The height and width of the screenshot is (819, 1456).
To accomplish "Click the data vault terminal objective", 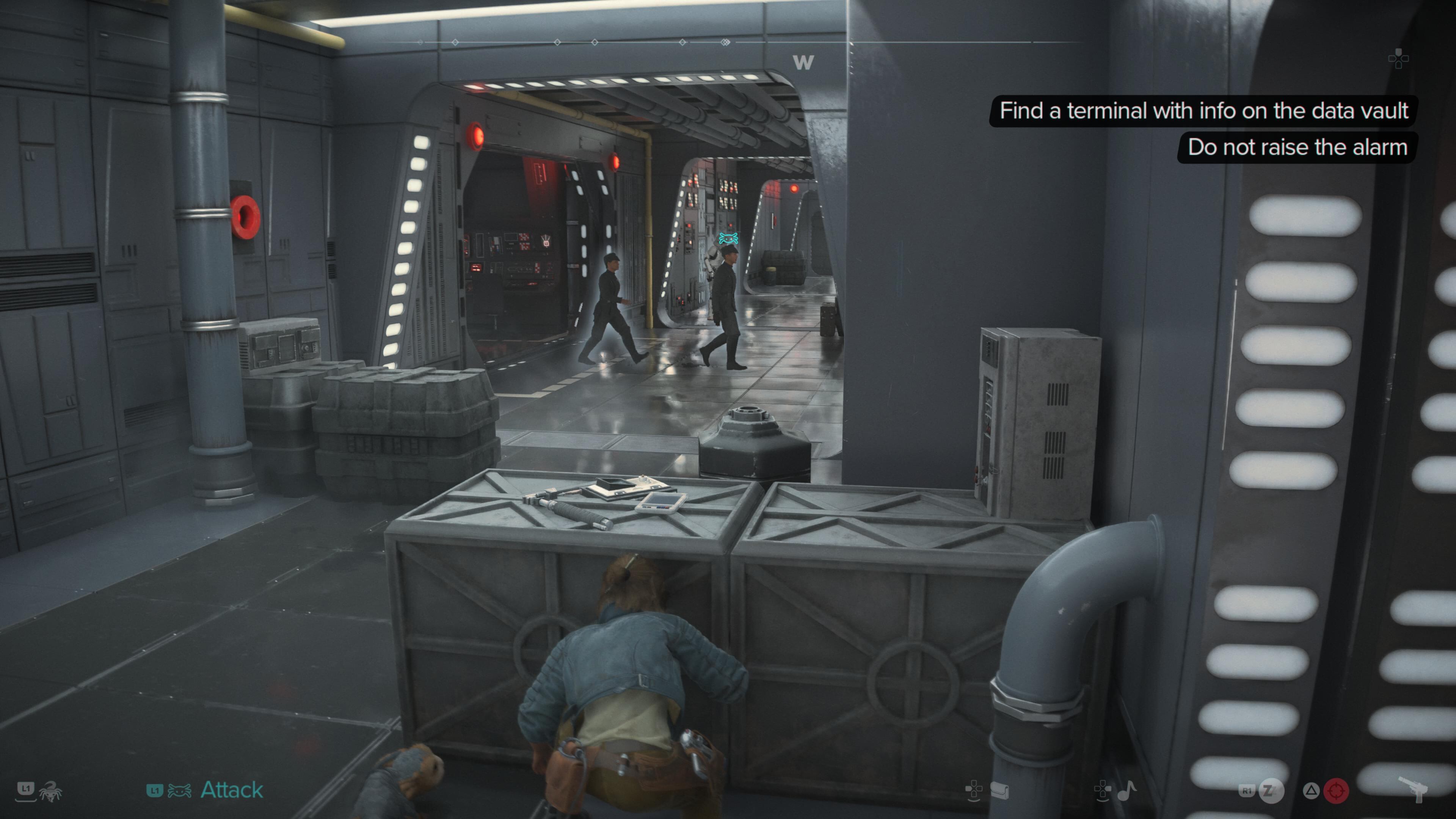I will coord(1203,111).
